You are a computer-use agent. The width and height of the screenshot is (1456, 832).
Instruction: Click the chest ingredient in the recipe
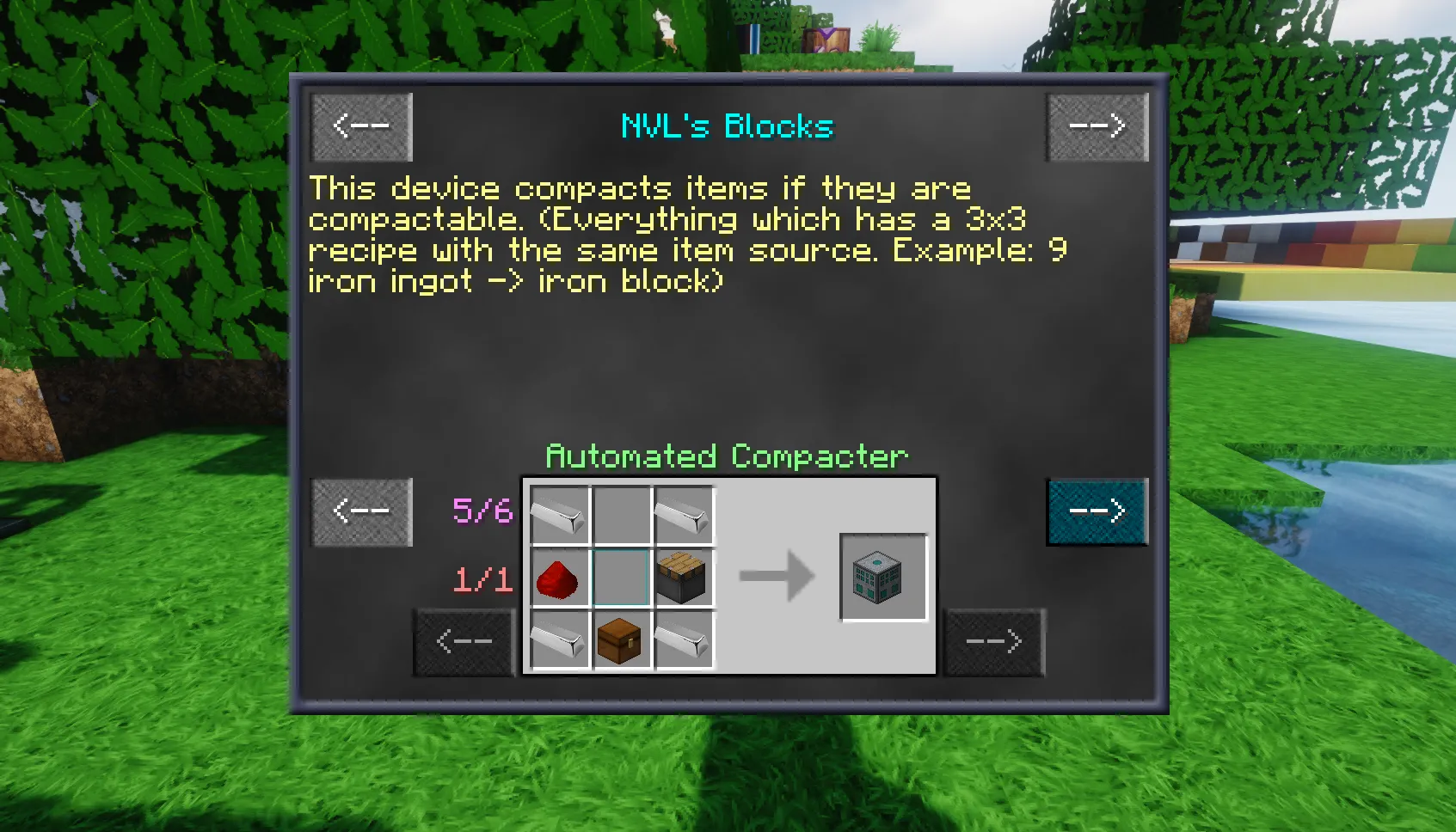point(621,640)
